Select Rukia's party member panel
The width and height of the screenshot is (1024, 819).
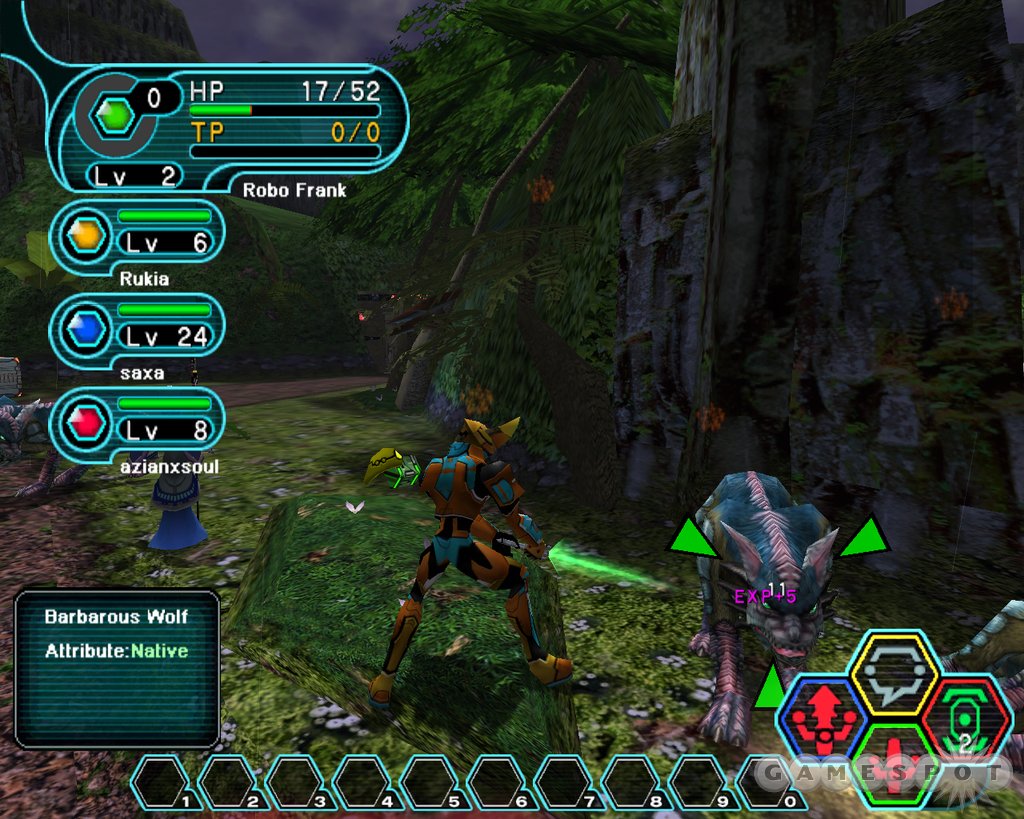point(137,235)
